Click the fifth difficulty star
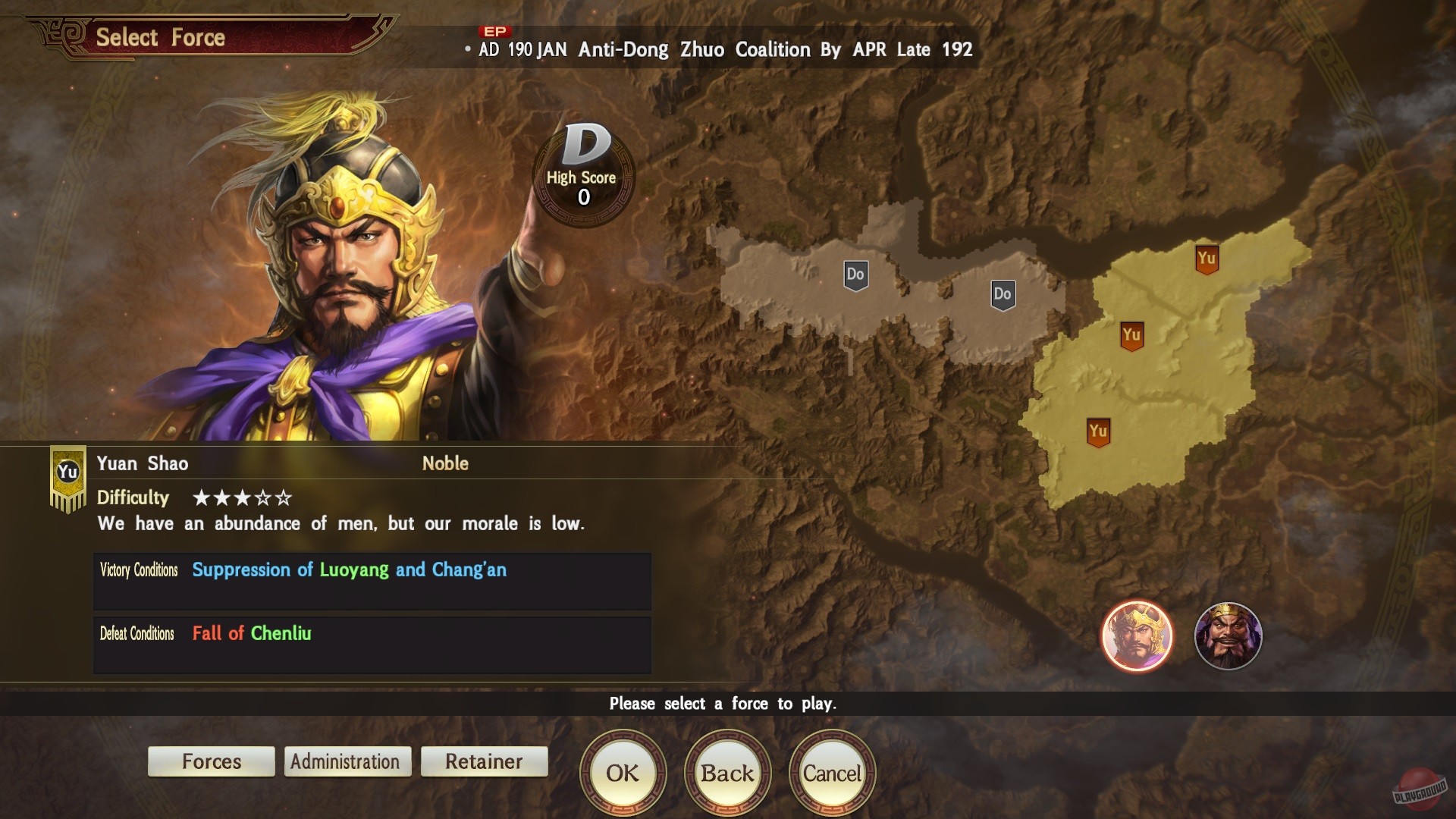This screenshot has width=1456, height=819. tap(282, 499)
